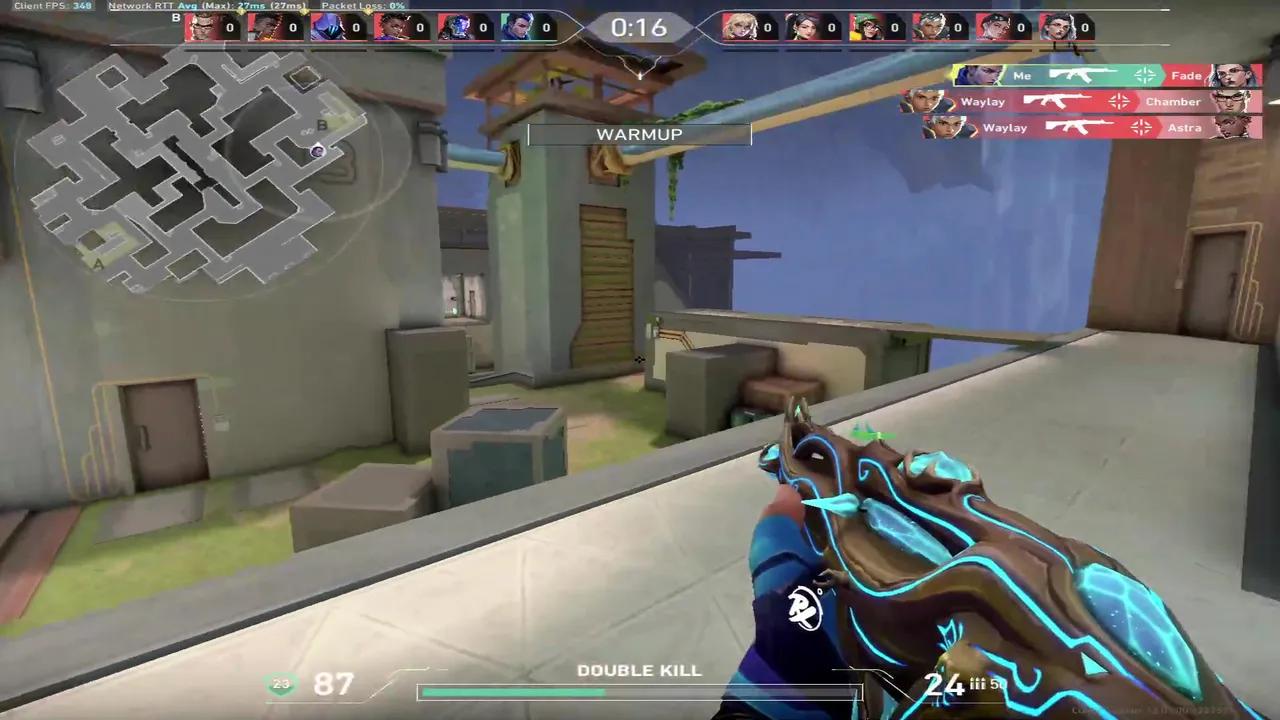1280x720 pixels.
Task: Click the B site marker on the minimap
Action: [x=322, y=124]
